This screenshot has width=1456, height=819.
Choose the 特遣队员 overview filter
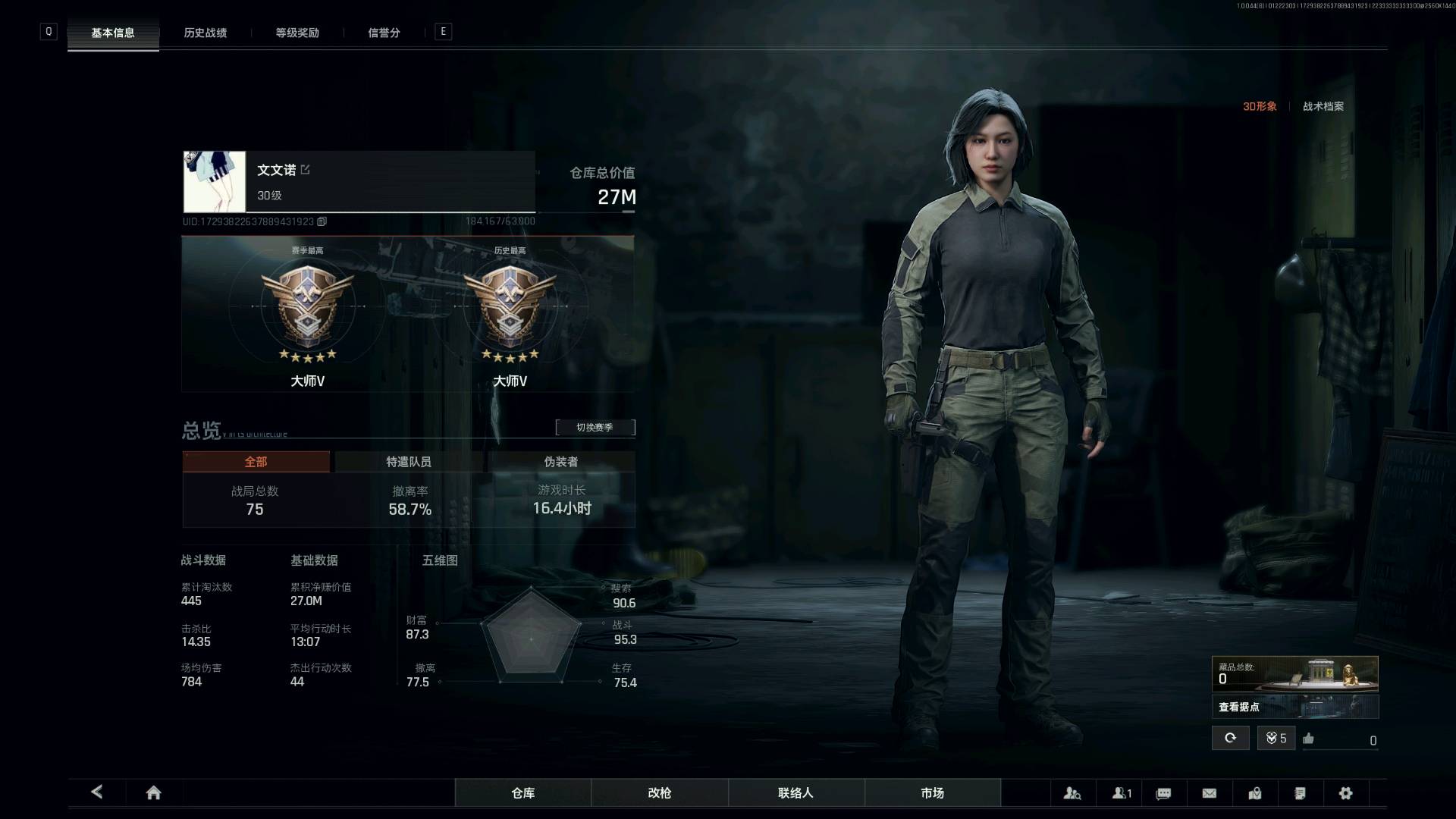(x=408, y=461)
